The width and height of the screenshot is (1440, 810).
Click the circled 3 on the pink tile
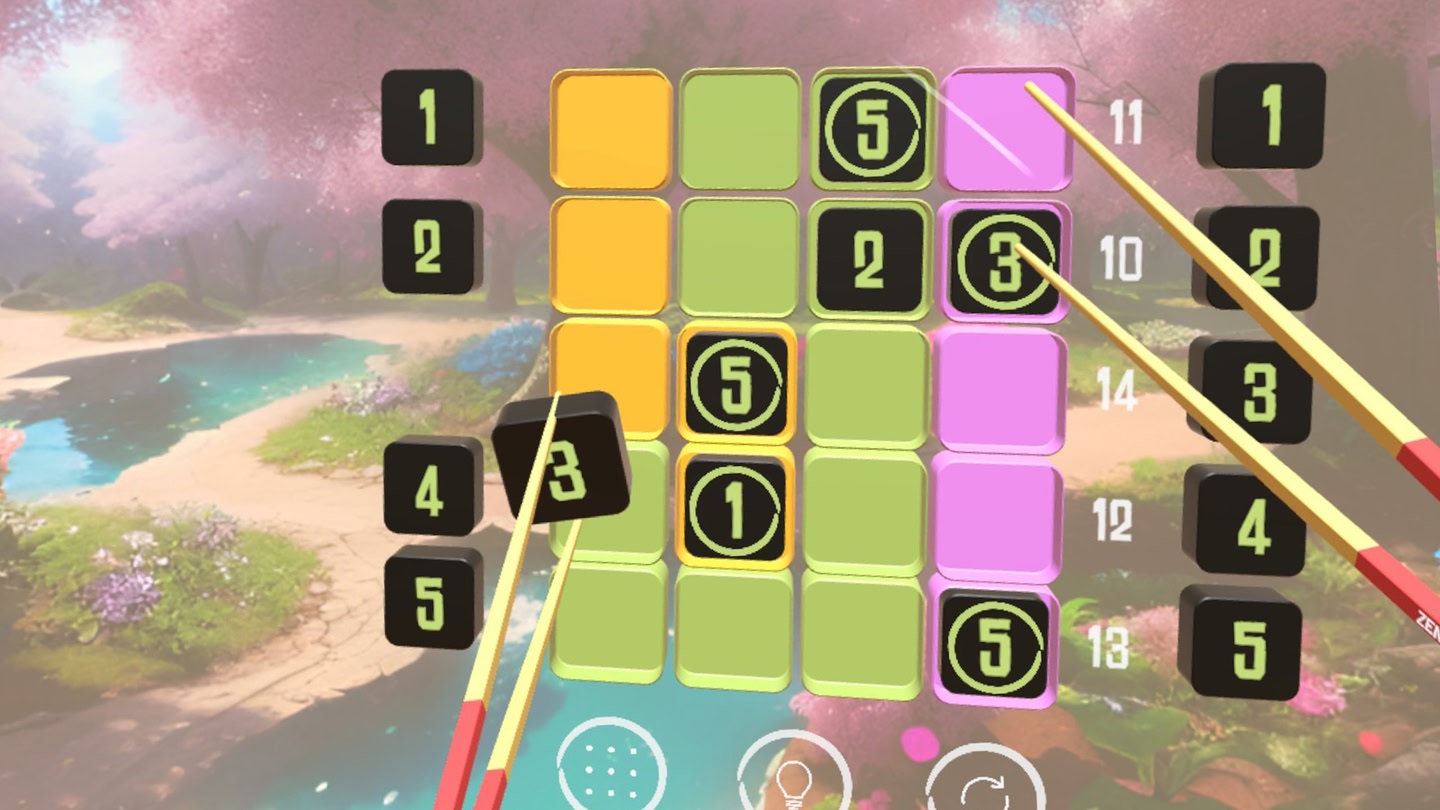1006,260
